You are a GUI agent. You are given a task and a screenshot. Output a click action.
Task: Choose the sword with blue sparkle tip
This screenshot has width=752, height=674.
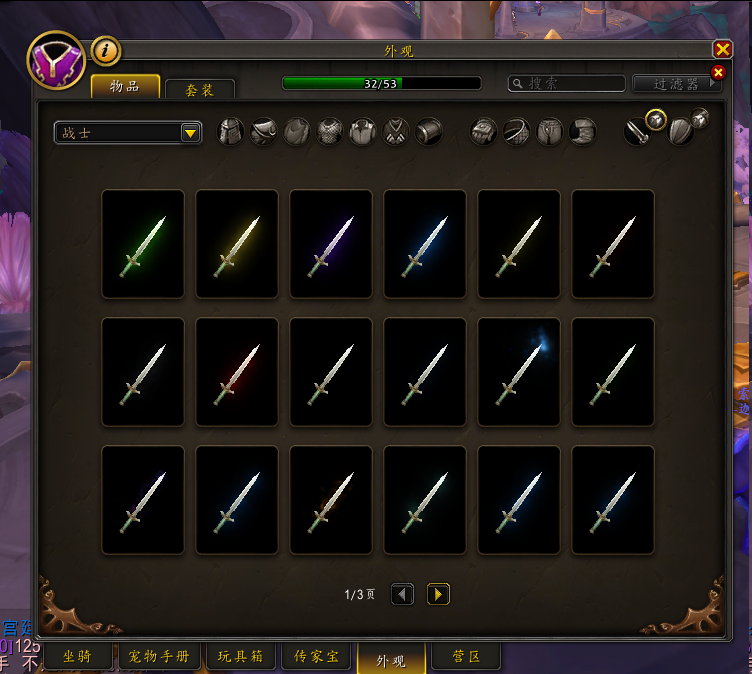[x=519, y=372]
